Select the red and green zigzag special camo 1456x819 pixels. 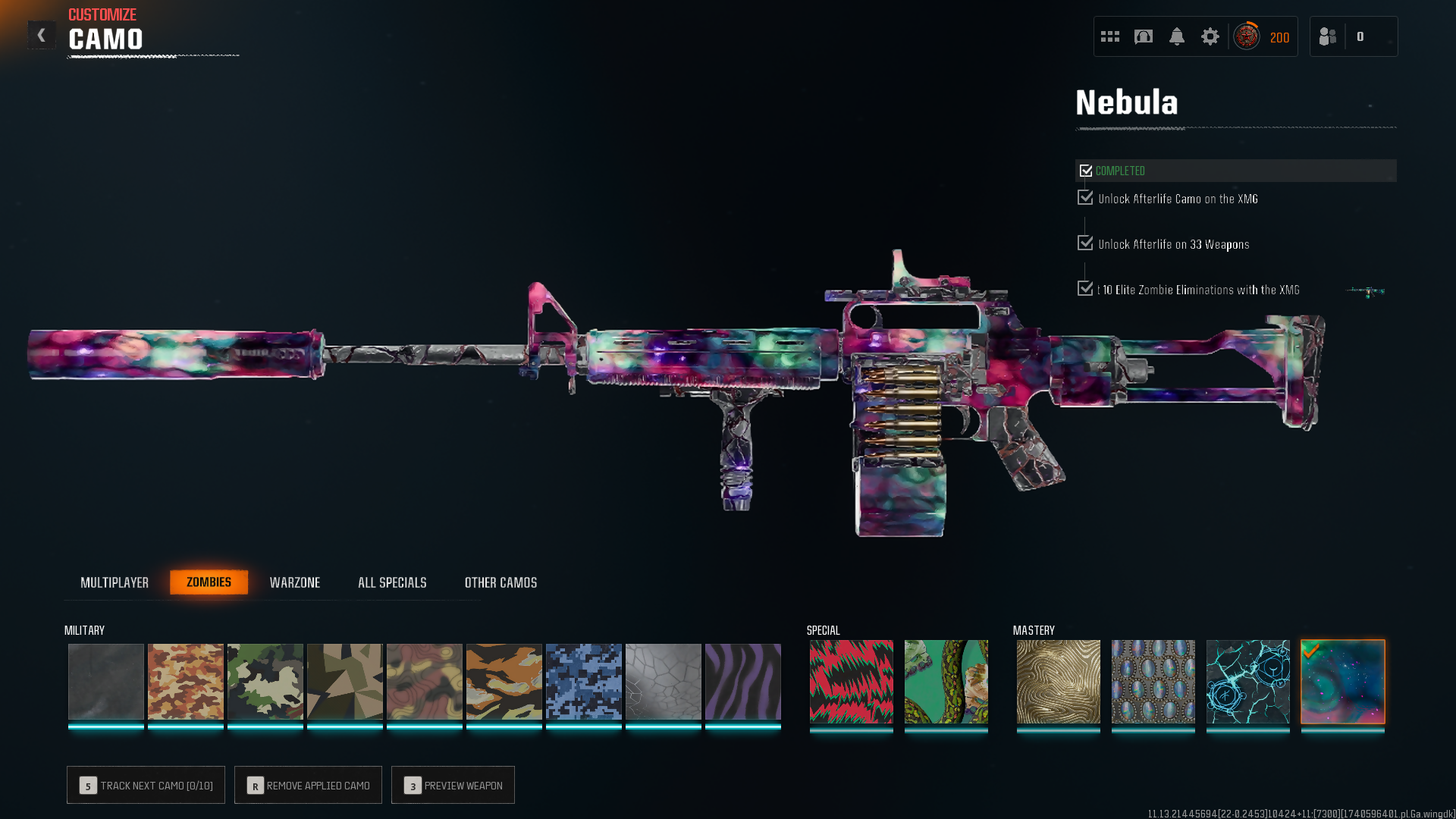click(852, 681)
